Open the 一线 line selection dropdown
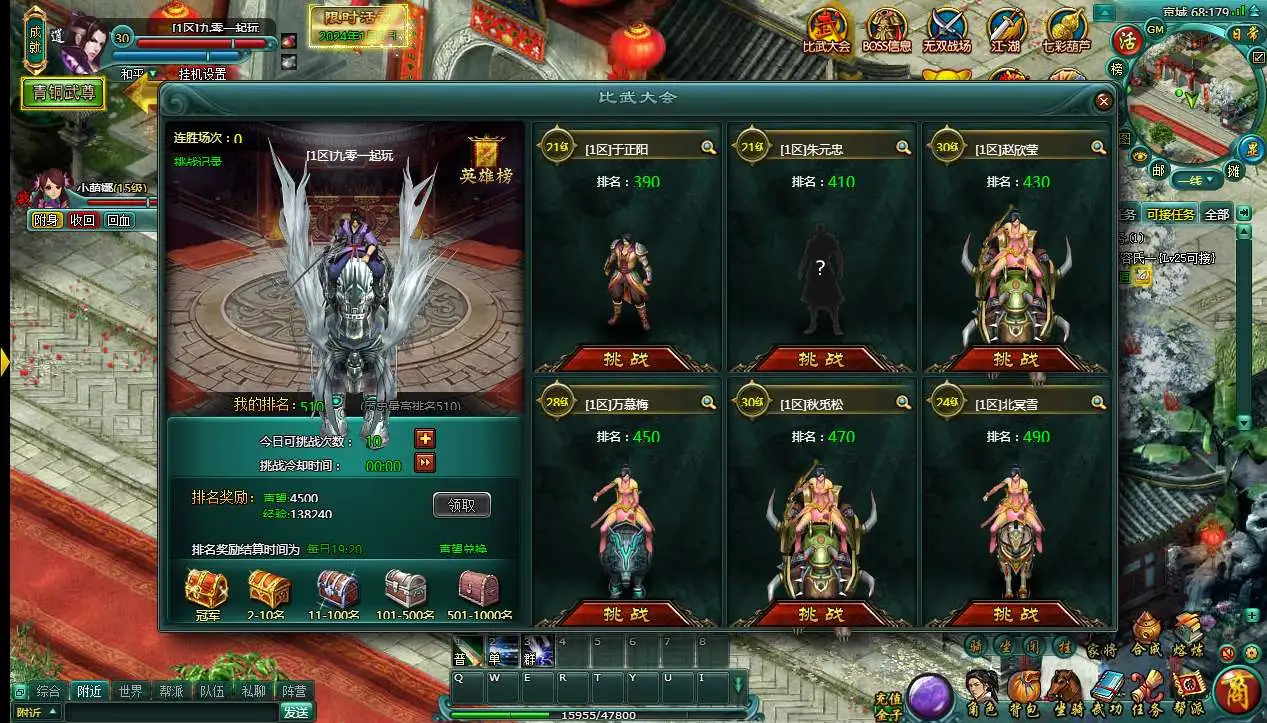The image size is (1267, 723). pyautogui.click(x=1196, y=180)
